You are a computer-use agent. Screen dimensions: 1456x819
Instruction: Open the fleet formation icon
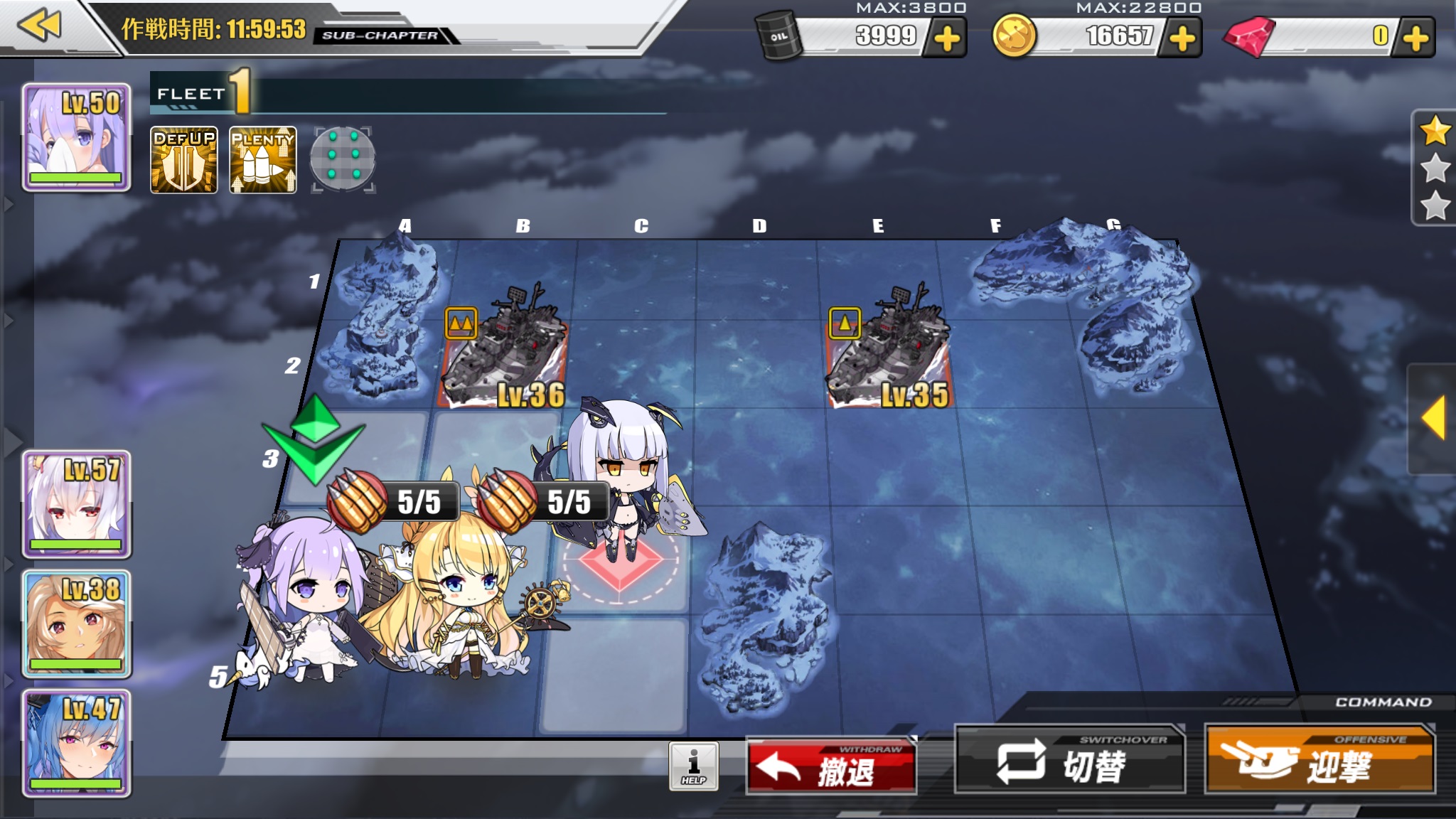(343, 160)
